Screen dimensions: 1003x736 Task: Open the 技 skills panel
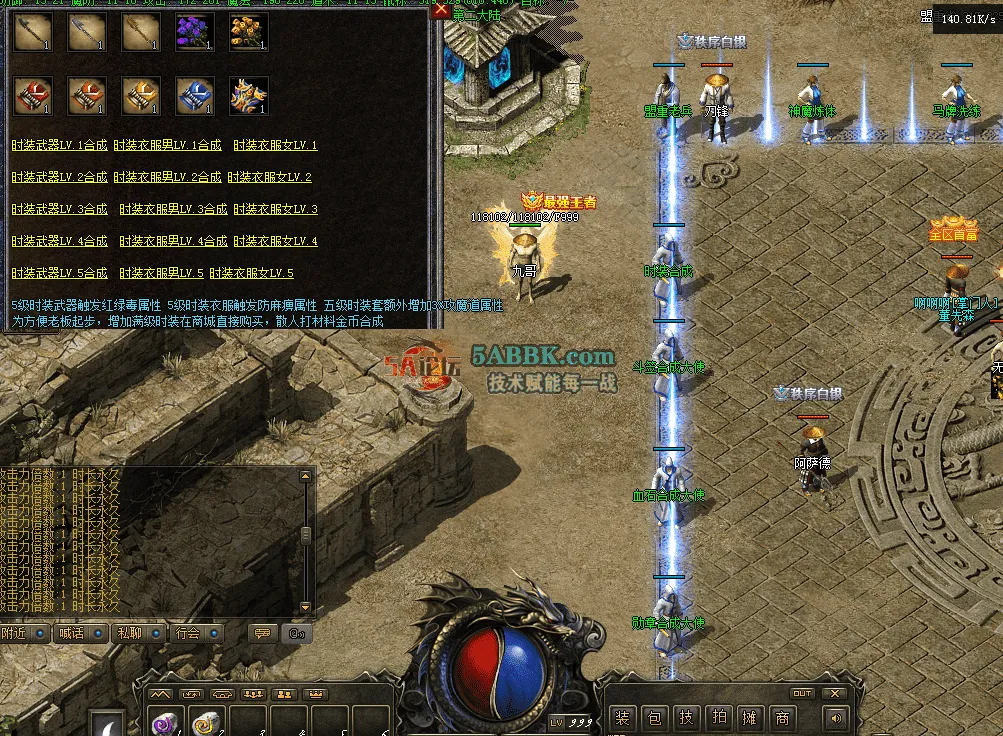tap(686, 717)
